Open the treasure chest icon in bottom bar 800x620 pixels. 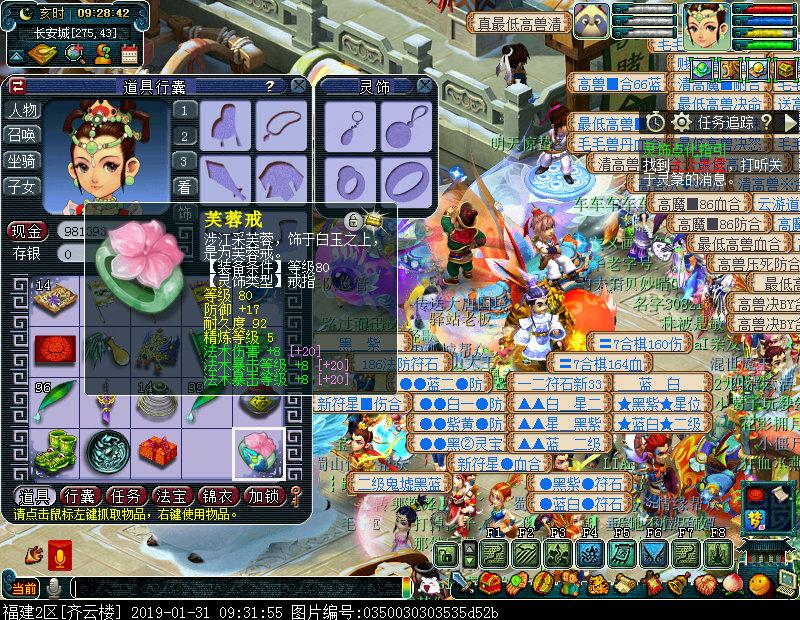tap(489, 582)
